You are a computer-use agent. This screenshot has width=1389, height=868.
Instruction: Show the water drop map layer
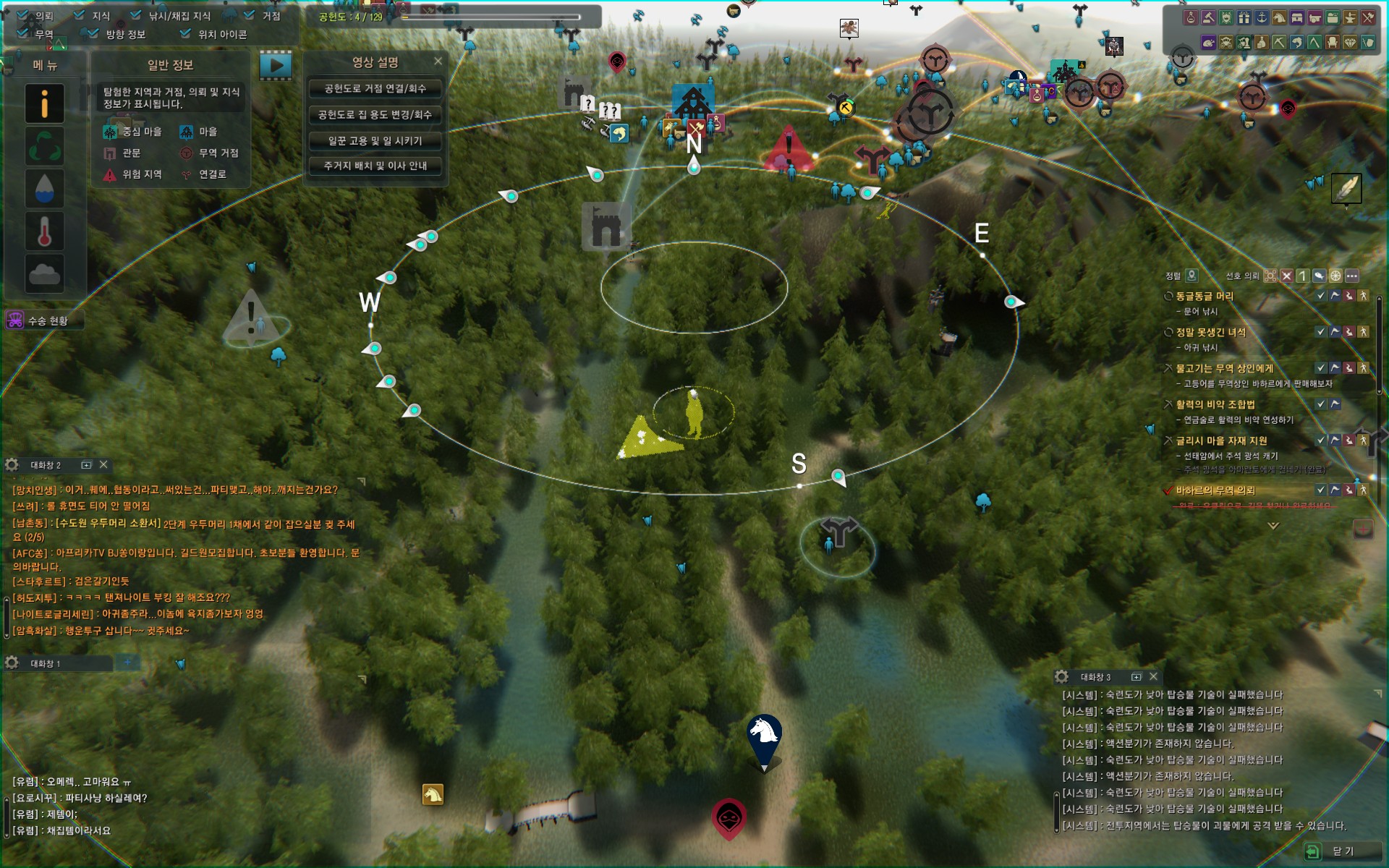click(44, 189)
